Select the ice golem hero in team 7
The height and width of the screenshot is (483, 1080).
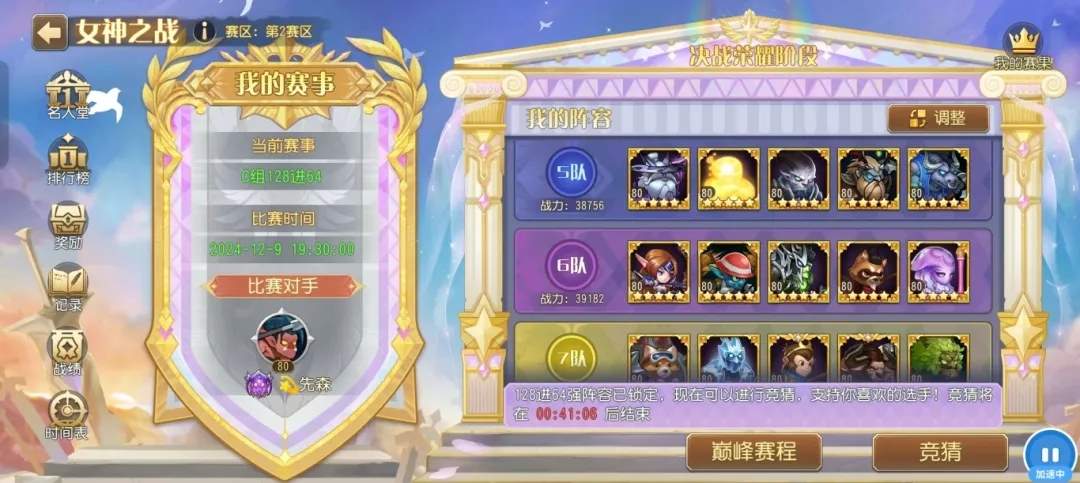coord(729,358)
